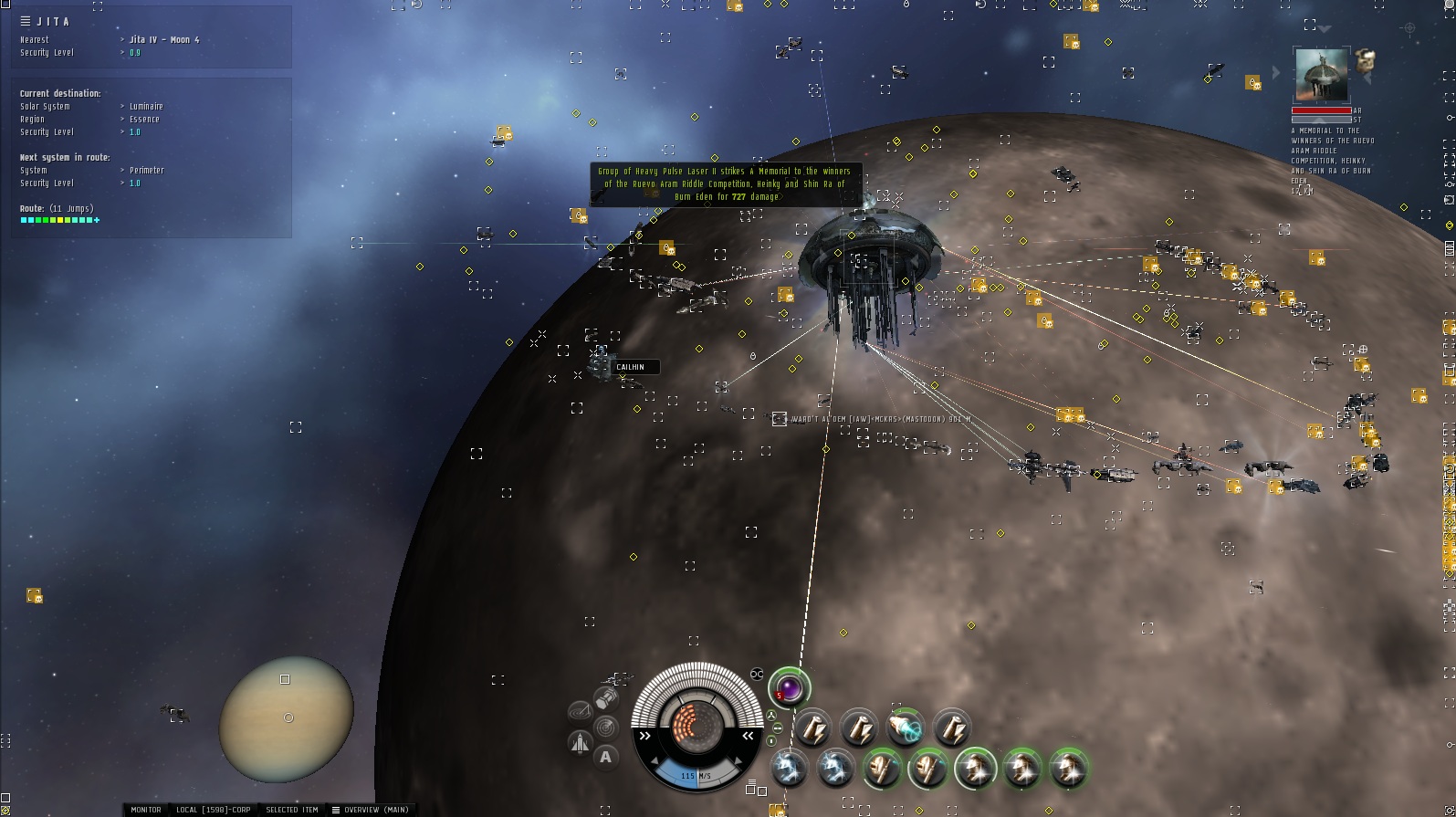Activate the purple orb module with 5 charges
The height and width of the screenshot is (817, 1456).
point(789,687)
